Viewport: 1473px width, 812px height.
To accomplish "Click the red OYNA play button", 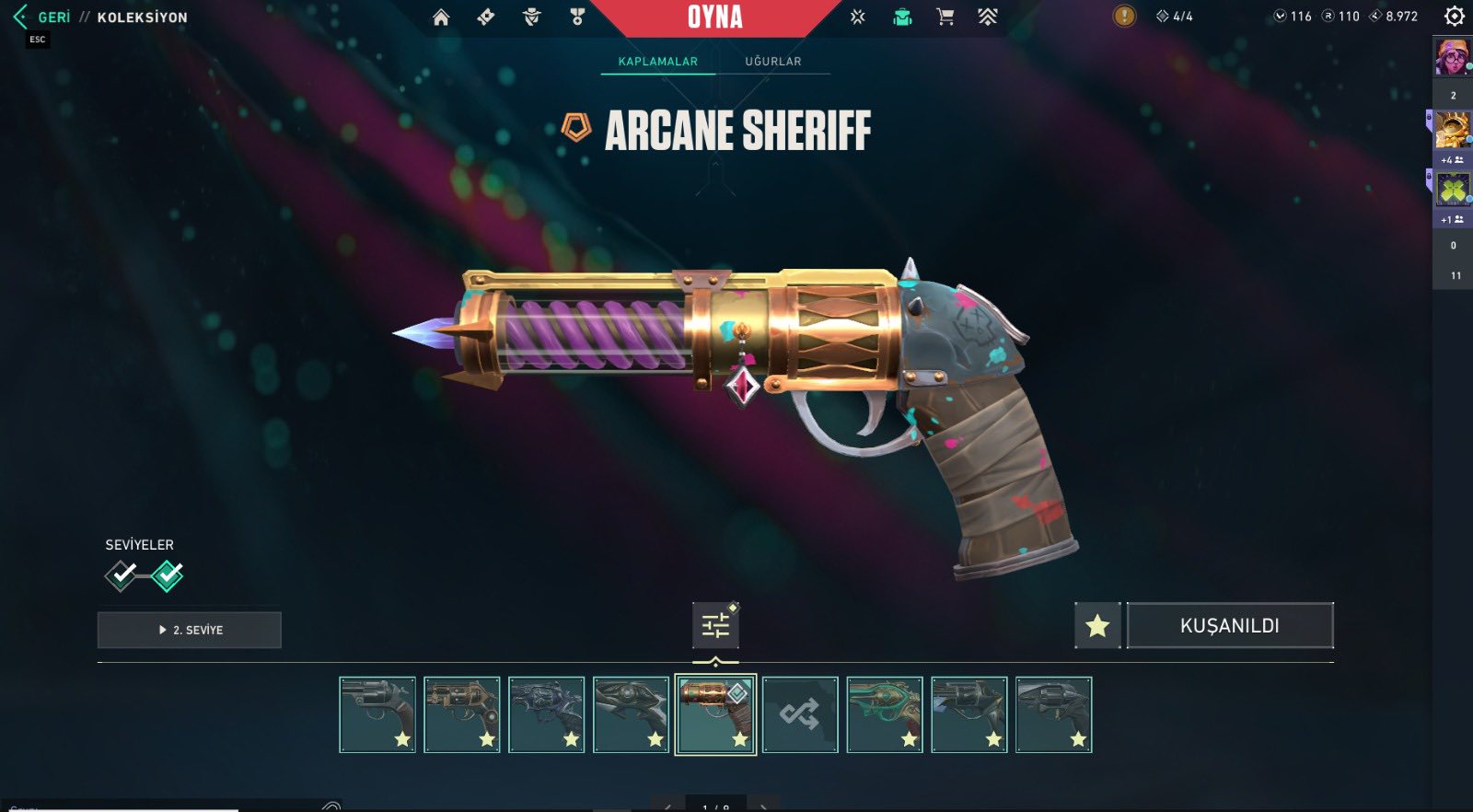I will pos(715,17).
